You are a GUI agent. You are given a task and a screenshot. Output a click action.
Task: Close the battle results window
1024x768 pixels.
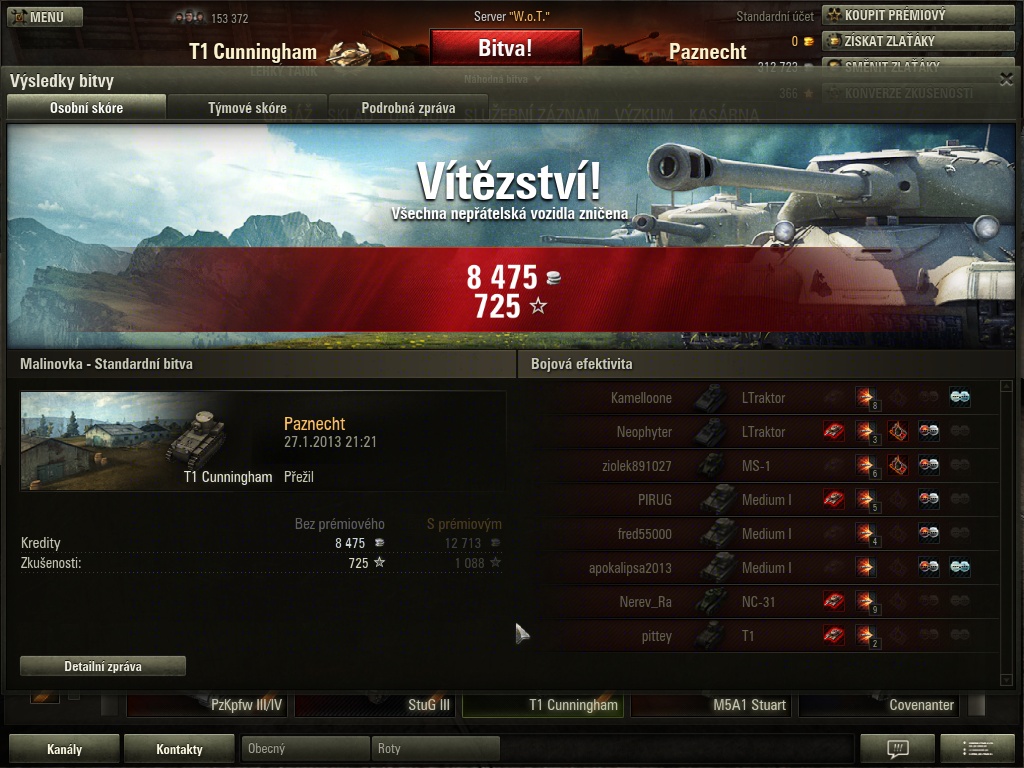(x=1006, y=80)
